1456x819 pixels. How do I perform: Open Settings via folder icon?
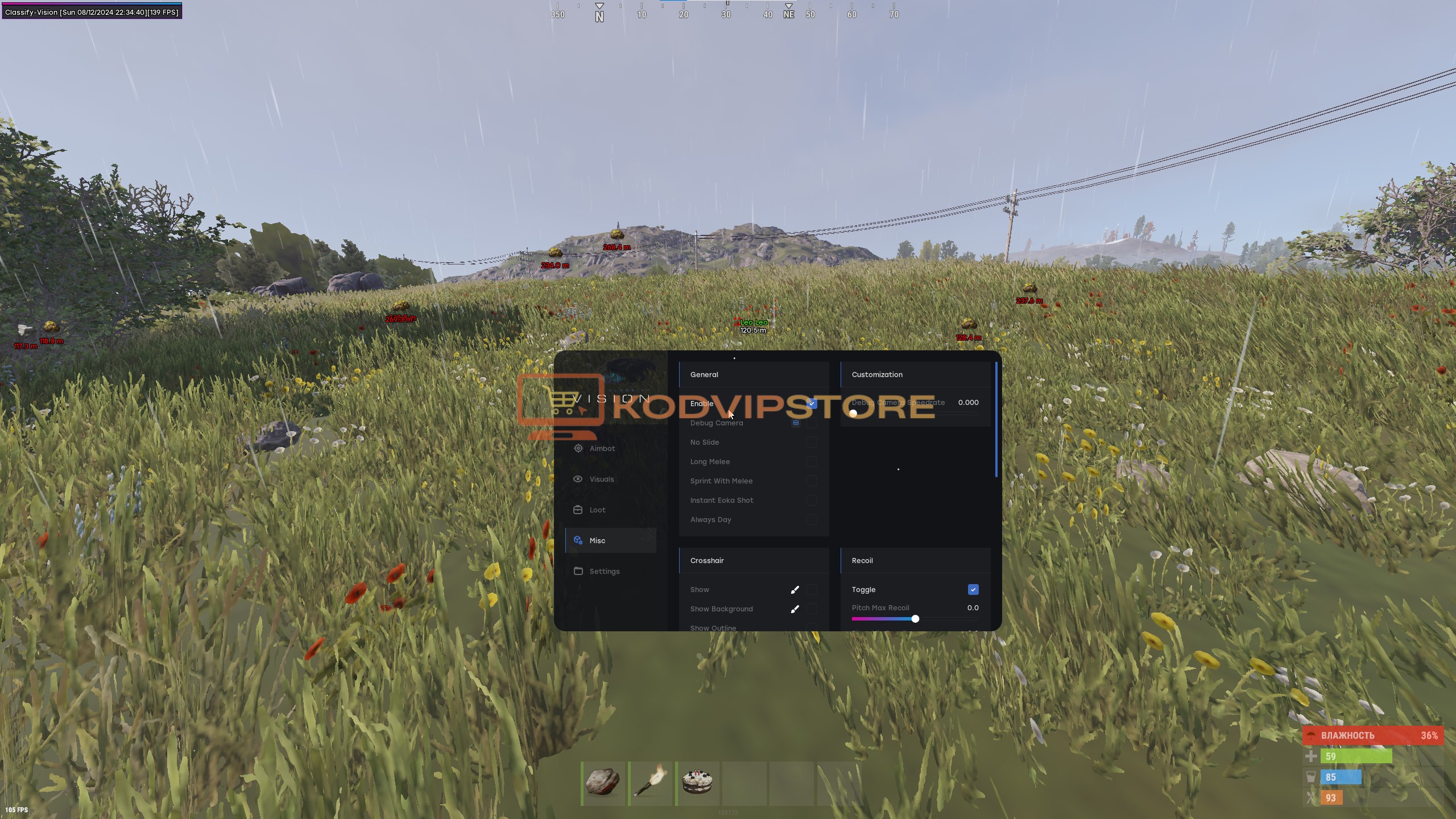pos(578,571)
